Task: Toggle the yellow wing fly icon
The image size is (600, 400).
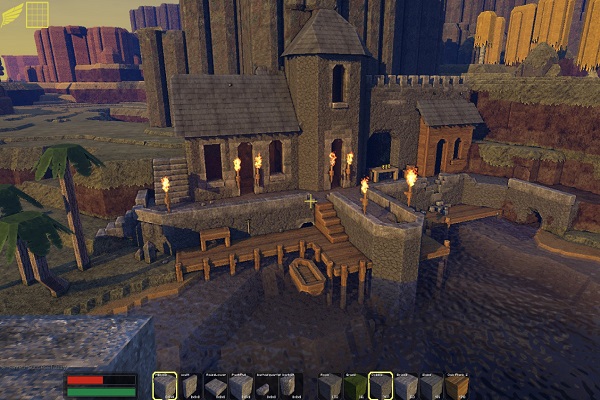Action: coord(12,14)
